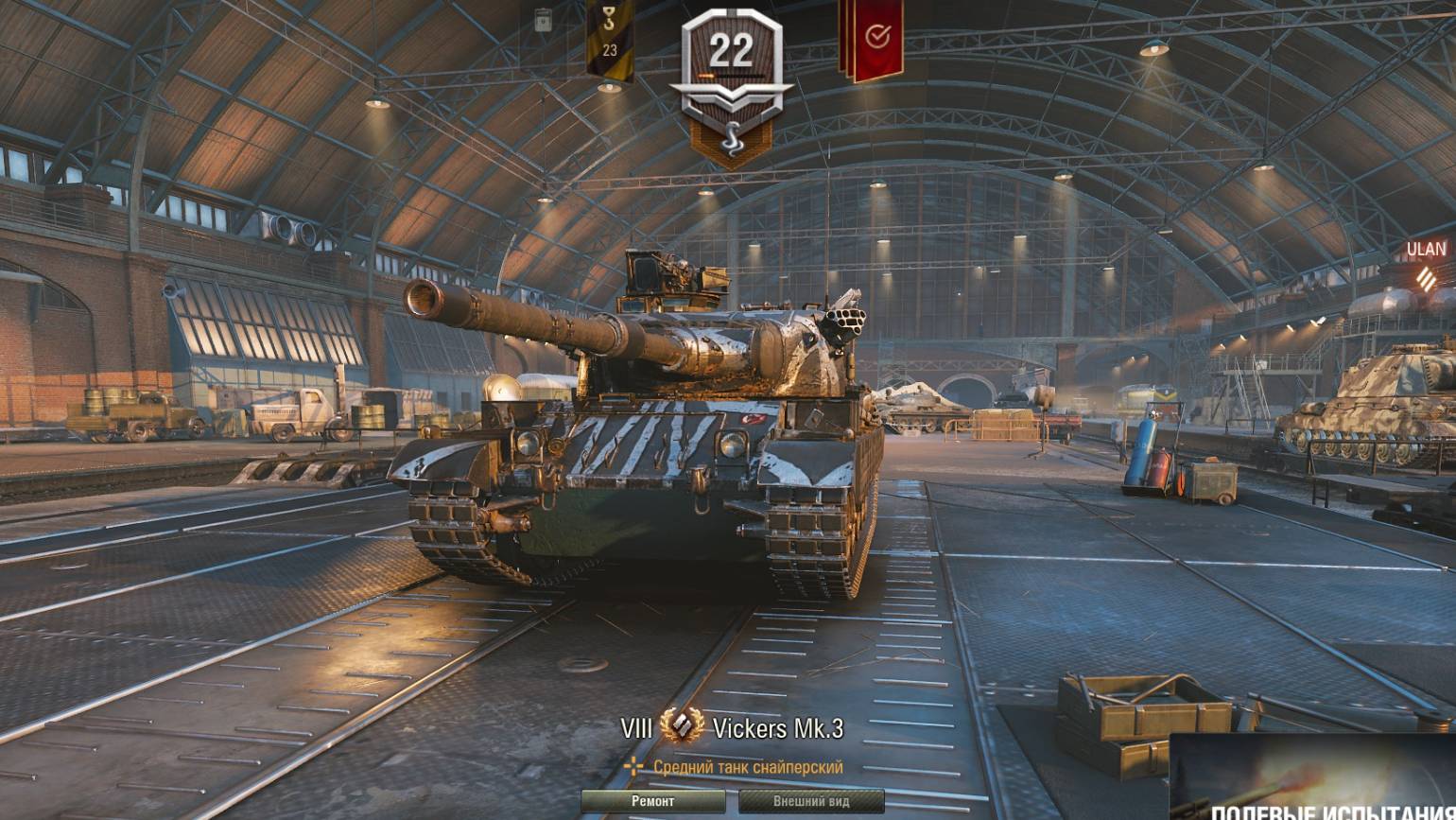Open the Полевые испытания promo thumbnail
The image size is (1456, 820).
point(1312,777)
